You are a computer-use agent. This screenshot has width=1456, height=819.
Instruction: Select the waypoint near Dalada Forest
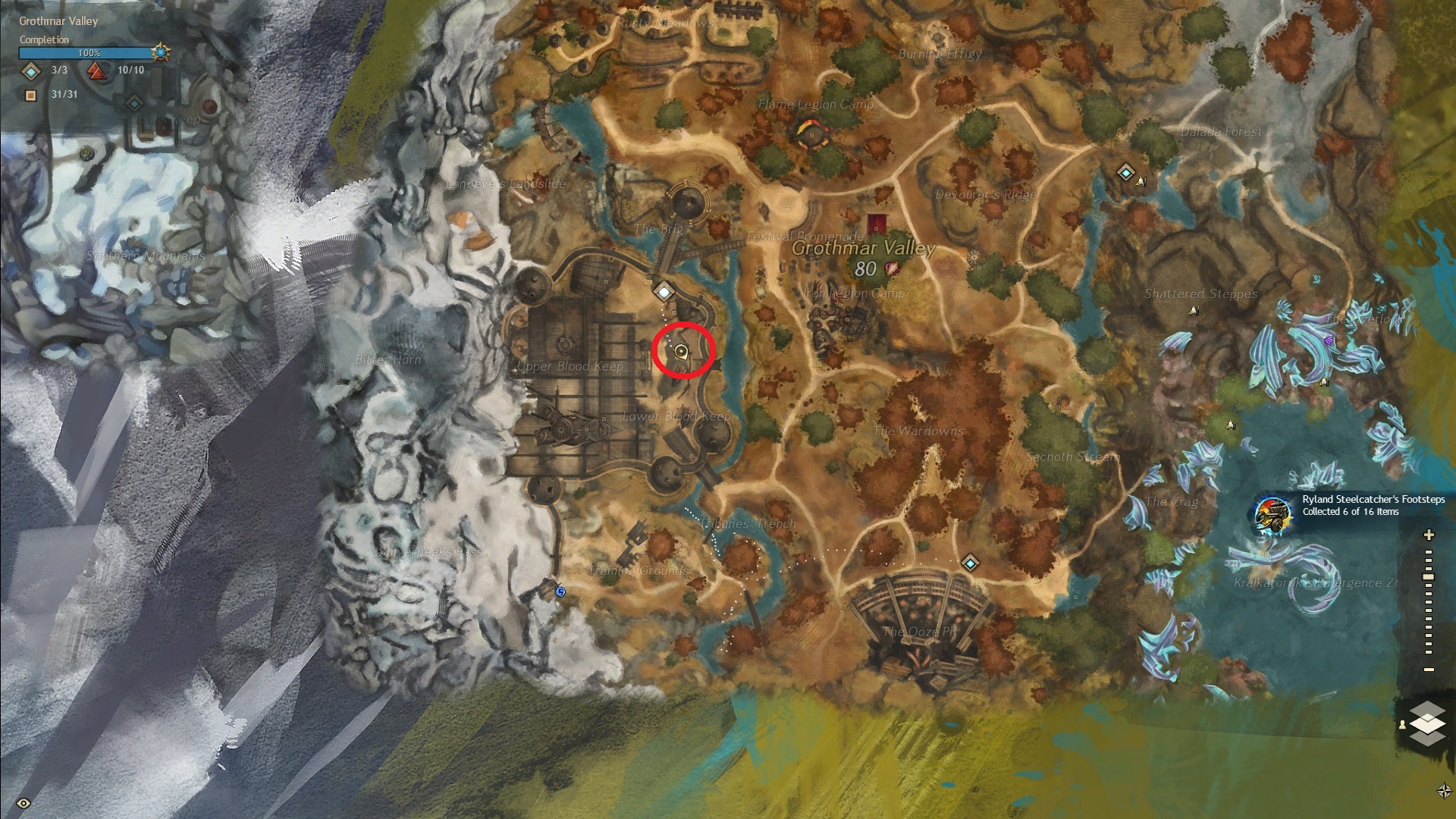1125,173
